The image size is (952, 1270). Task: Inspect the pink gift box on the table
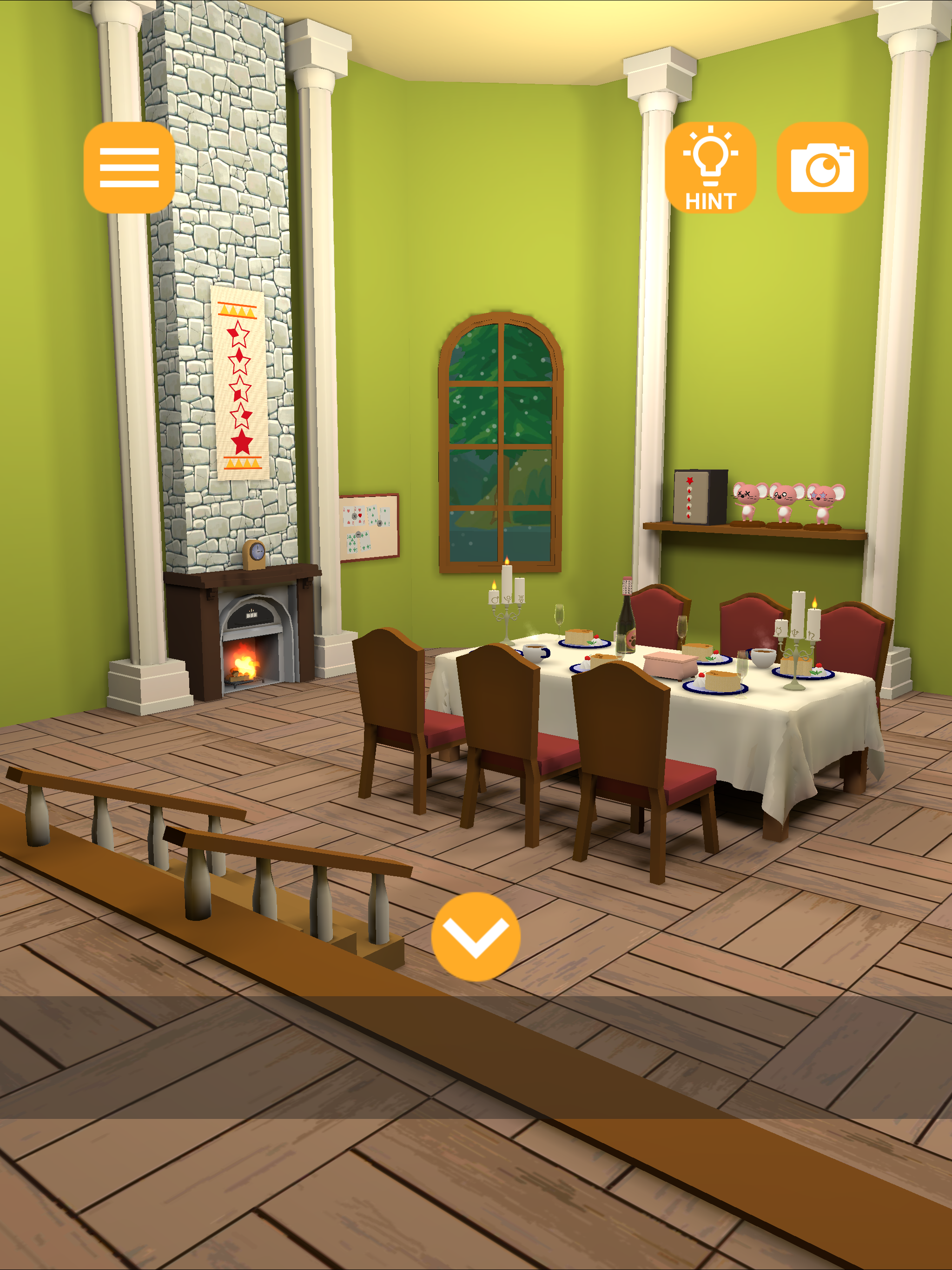pyautogui.click(x=671, y=666)
